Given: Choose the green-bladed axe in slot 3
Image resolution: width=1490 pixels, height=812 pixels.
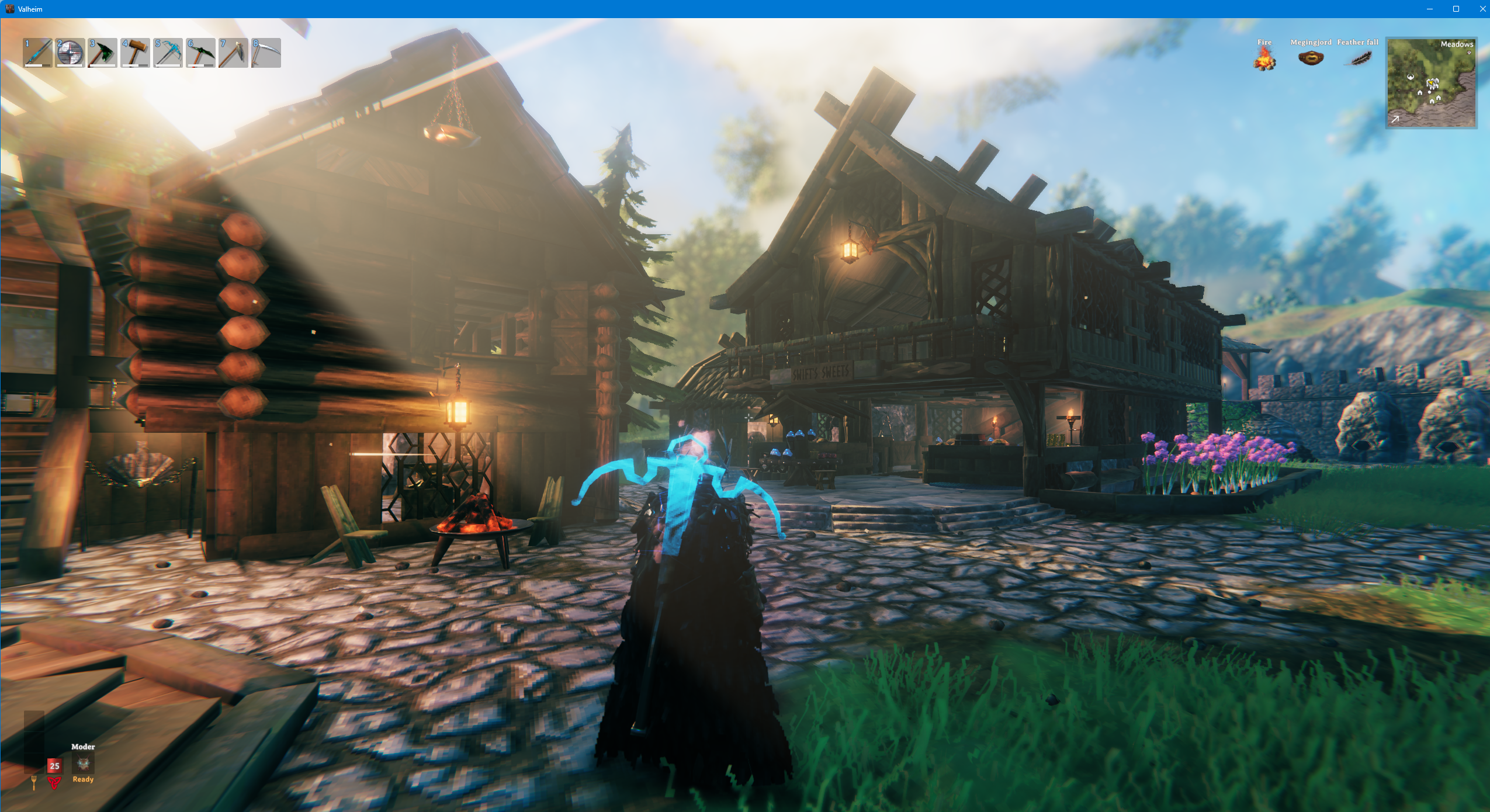Looking at the screenshot, I should tap(103, 53).
